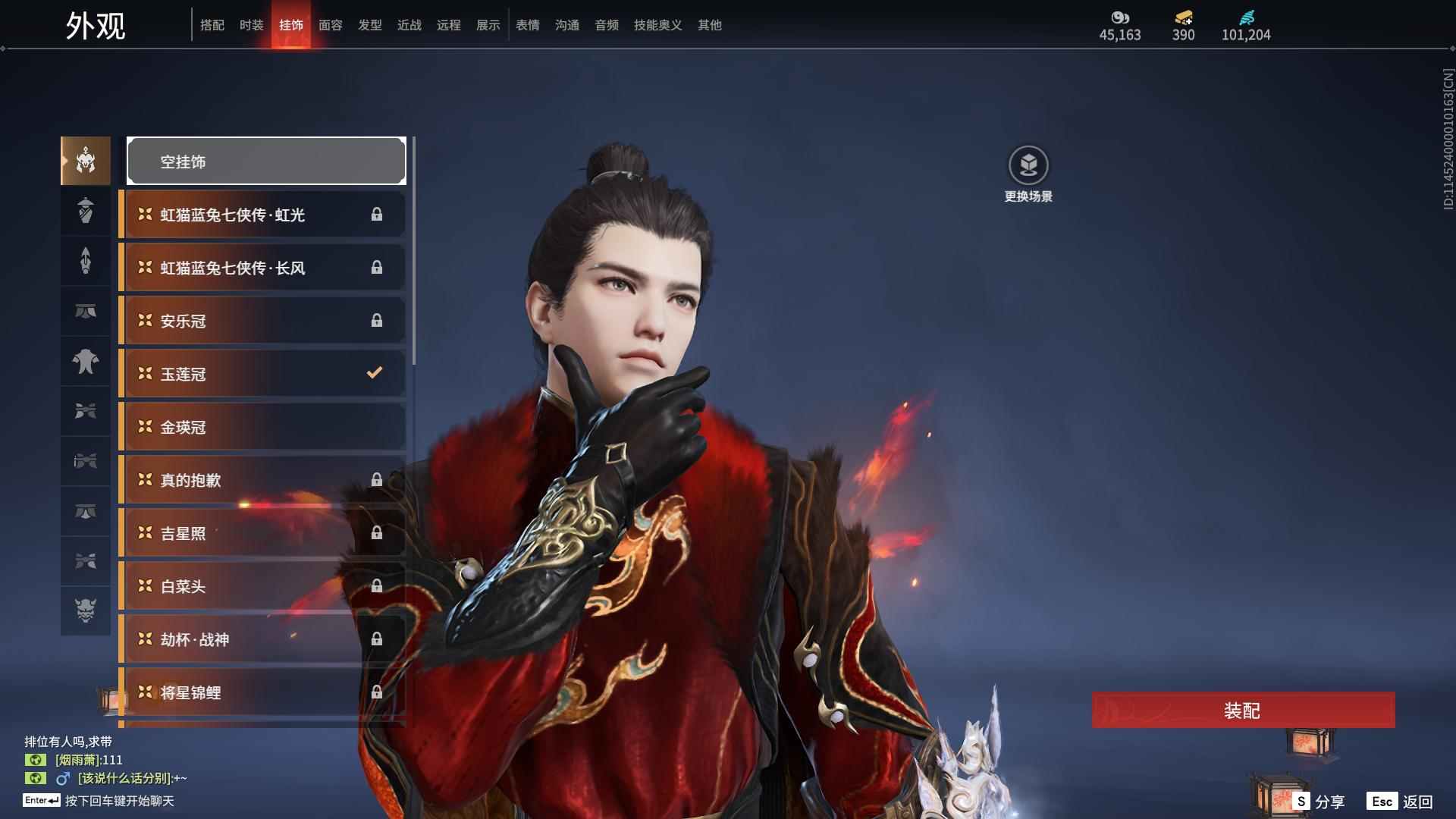Choose the 空挂饰 empty accessory option
The image size is (1456, 819).
click(266, 162)
